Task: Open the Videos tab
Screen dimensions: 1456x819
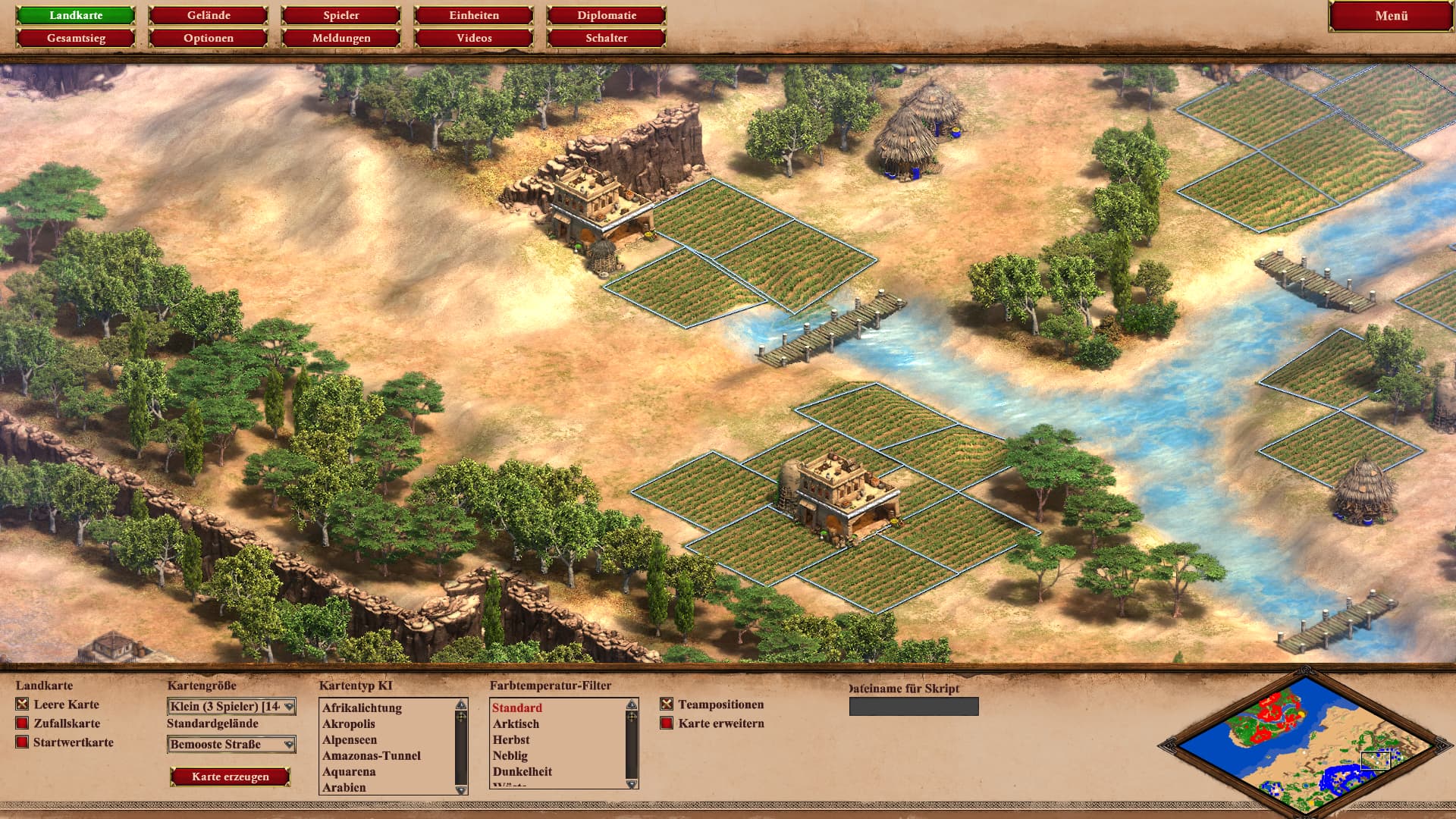Action: (x=474, y=38)
